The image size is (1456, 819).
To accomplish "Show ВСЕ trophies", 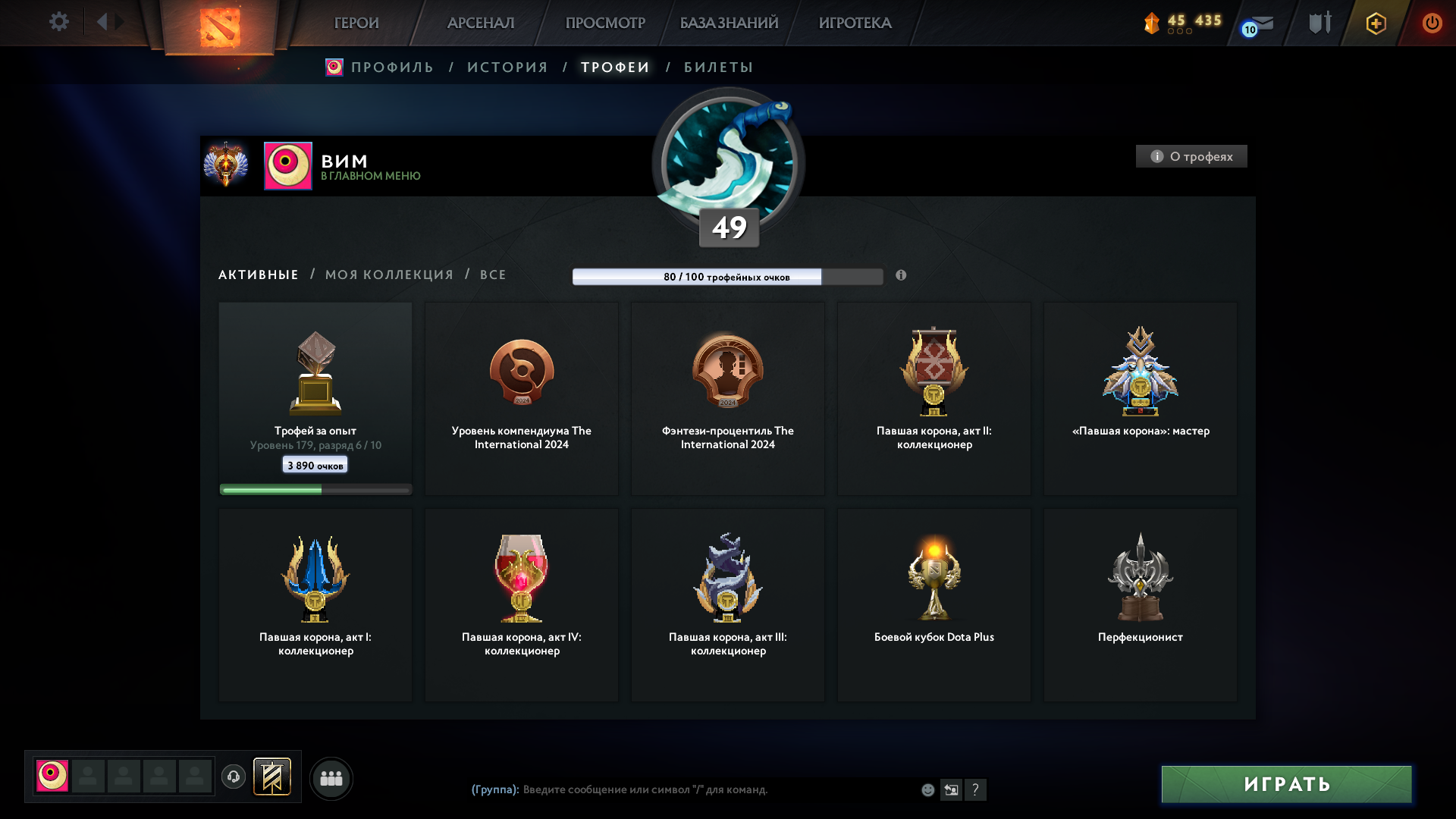I will pyautogui.click(x=493, y=275).
